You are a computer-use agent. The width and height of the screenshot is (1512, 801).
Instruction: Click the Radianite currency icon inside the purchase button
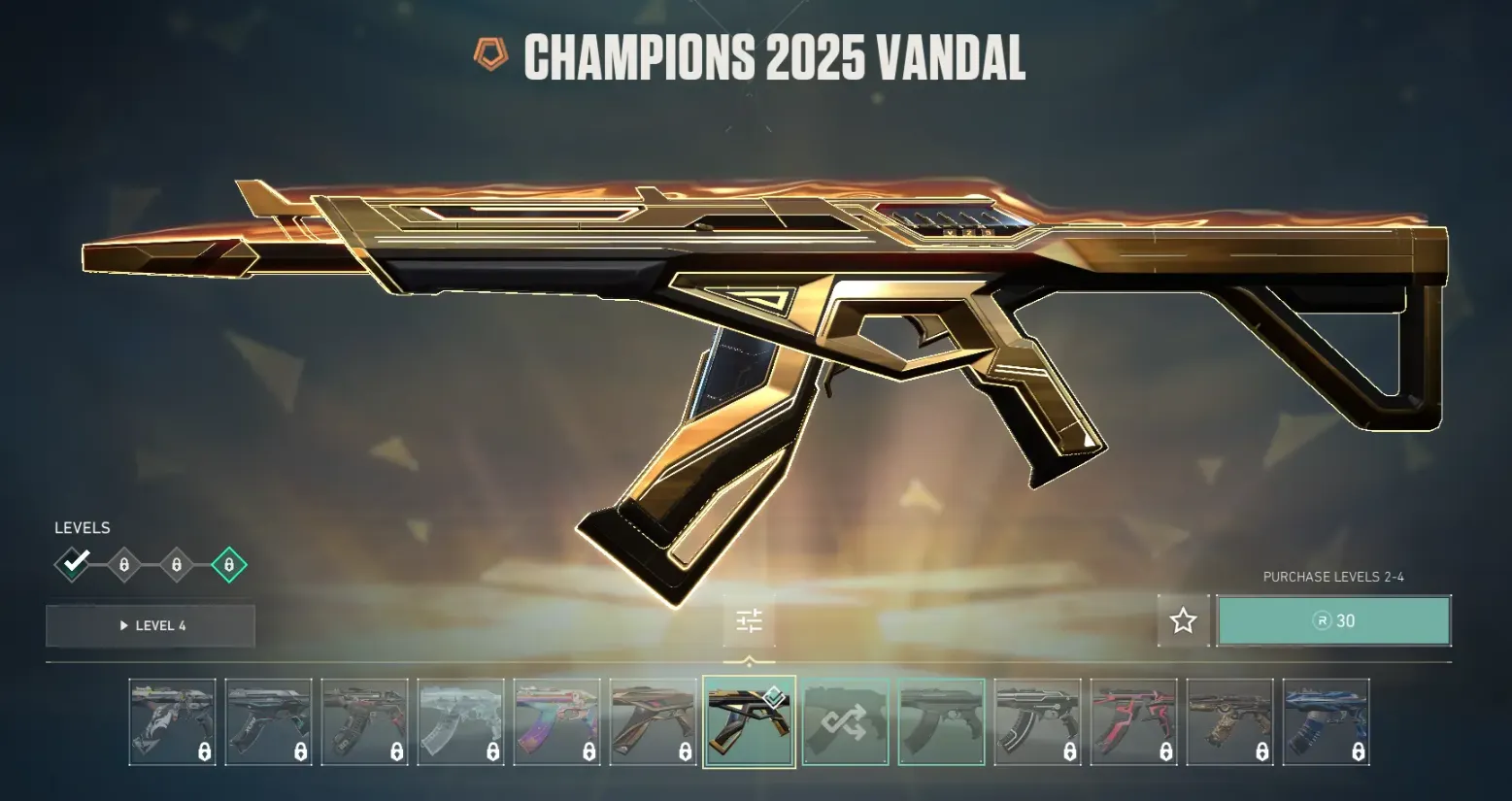click(1324, 621)
